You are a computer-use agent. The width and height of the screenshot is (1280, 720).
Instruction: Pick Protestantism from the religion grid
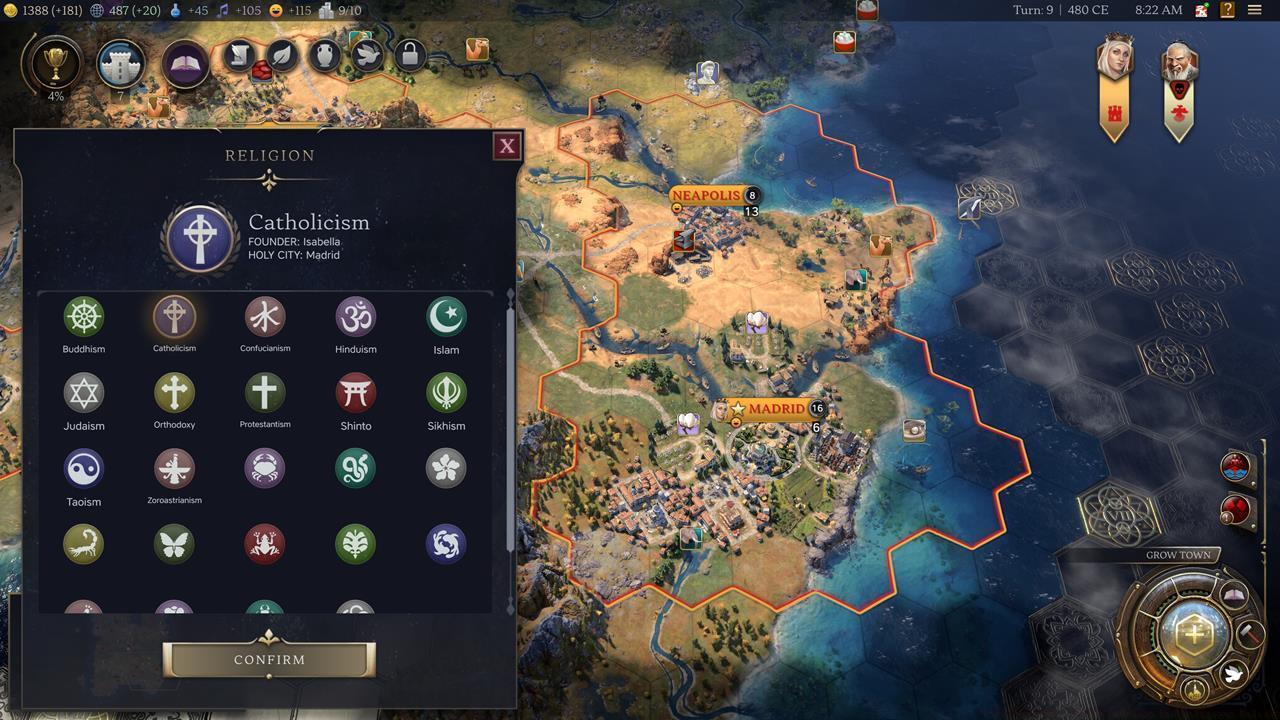(265, 393)
